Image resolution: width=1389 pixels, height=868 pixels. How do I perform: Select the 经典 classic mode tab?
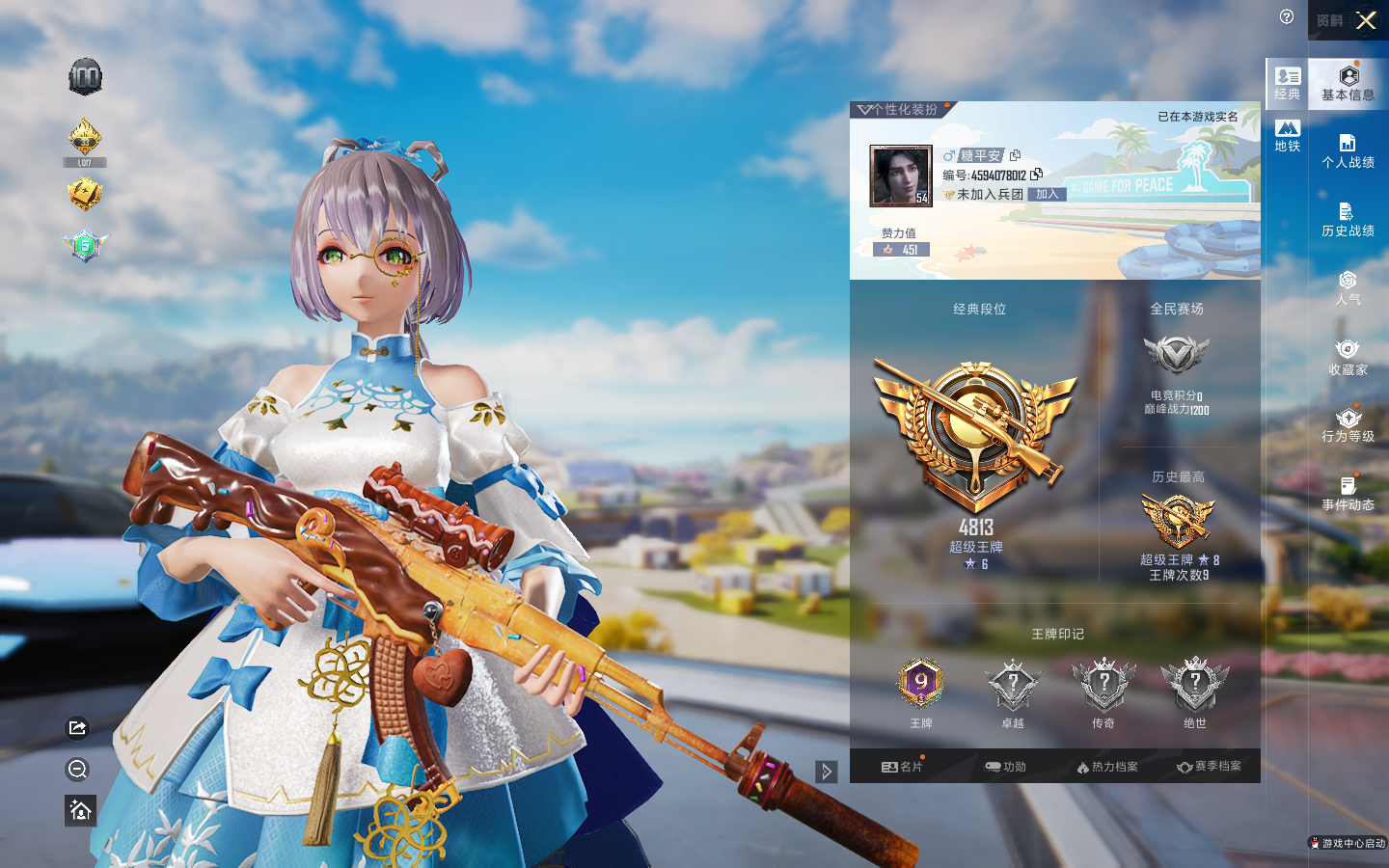tap(1288, 83)
